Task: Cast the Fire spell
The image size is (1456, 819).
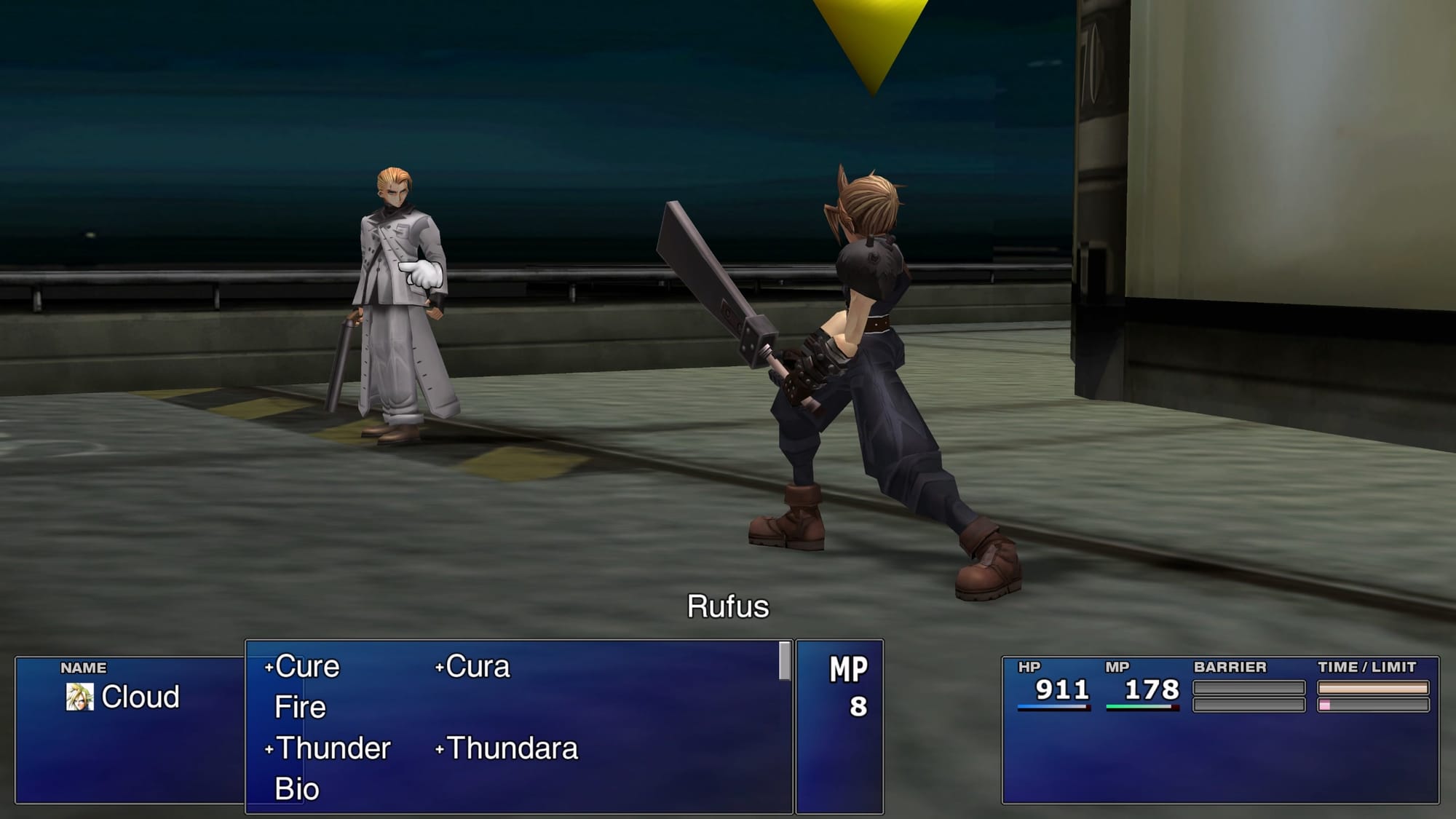Action: pyautogui.click(x=300, y=708)
